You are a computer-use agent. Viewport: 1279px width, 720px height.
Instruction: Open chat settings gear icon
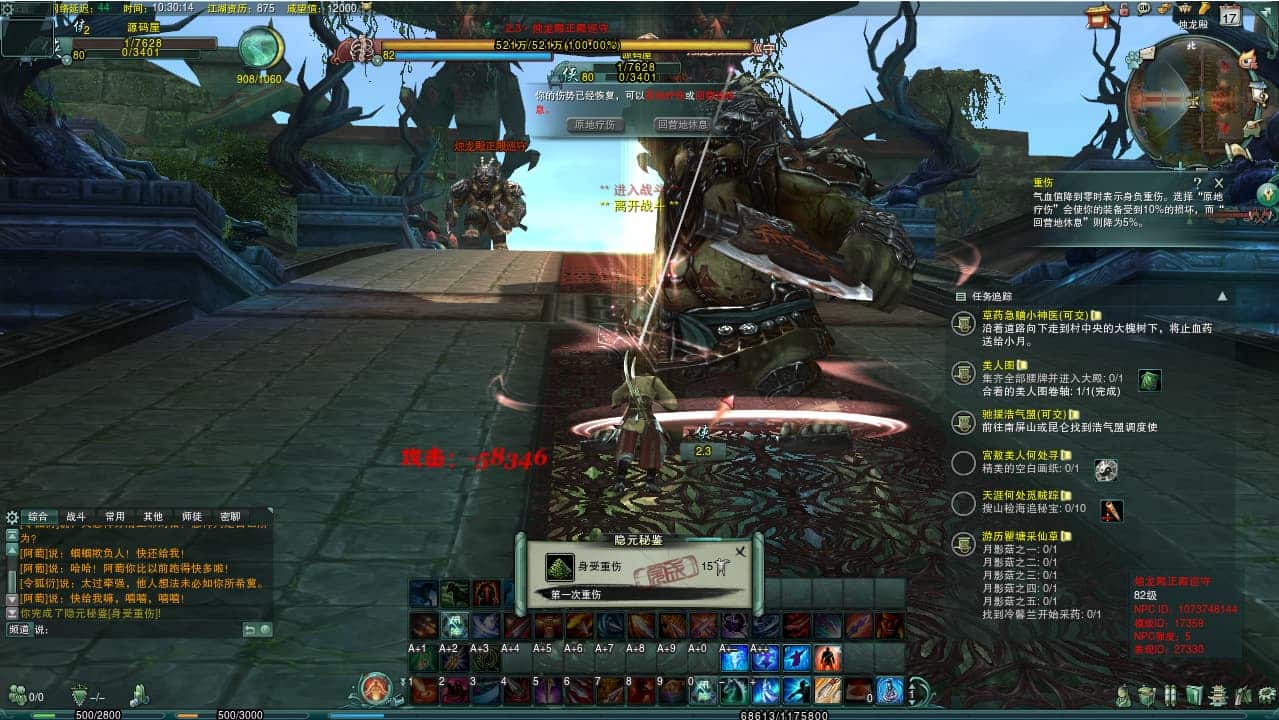pyautogui.click(x=12, y=517)
